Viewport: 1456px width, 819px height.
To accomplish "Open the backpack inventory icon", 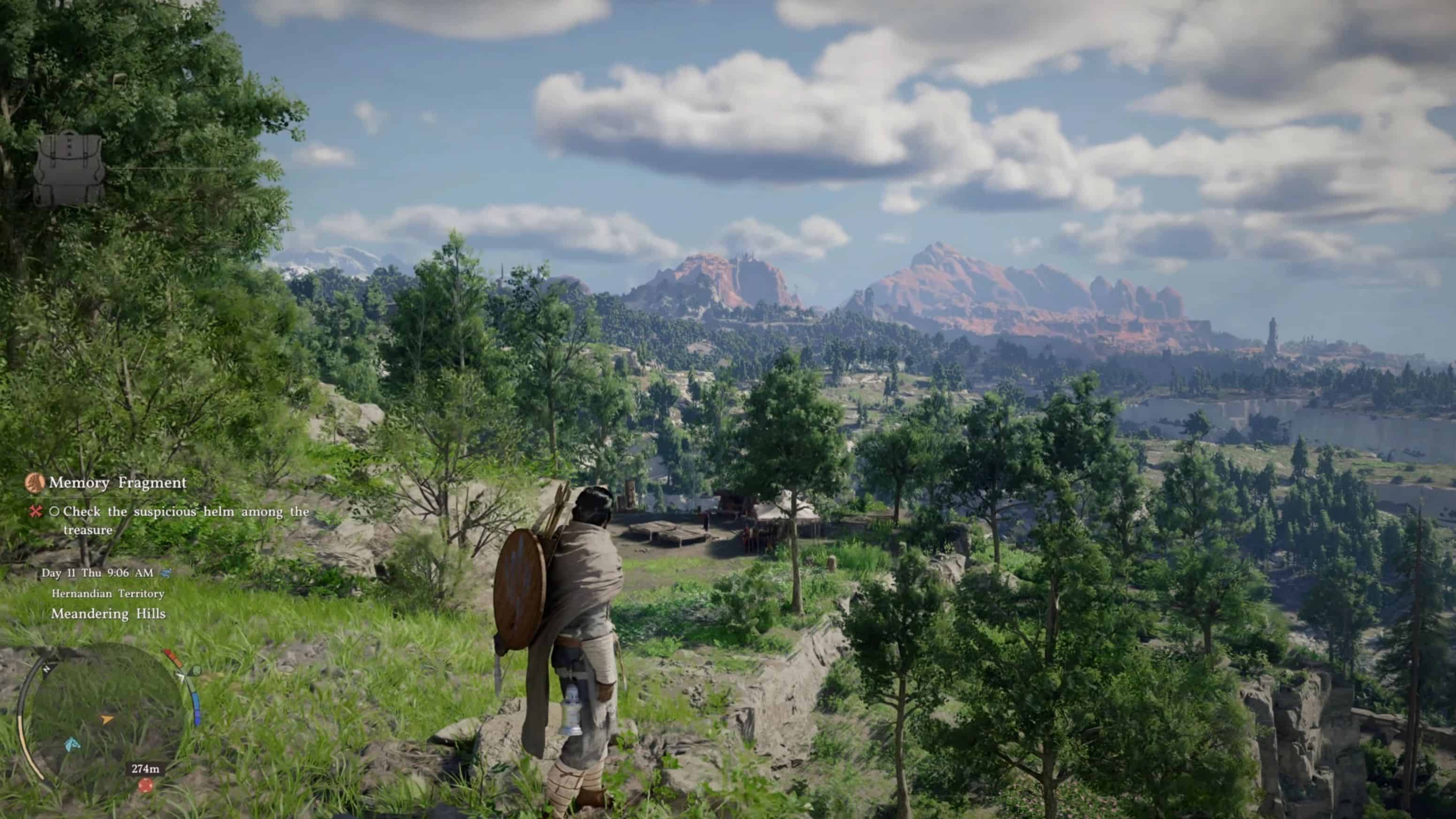I will point(69,168).
